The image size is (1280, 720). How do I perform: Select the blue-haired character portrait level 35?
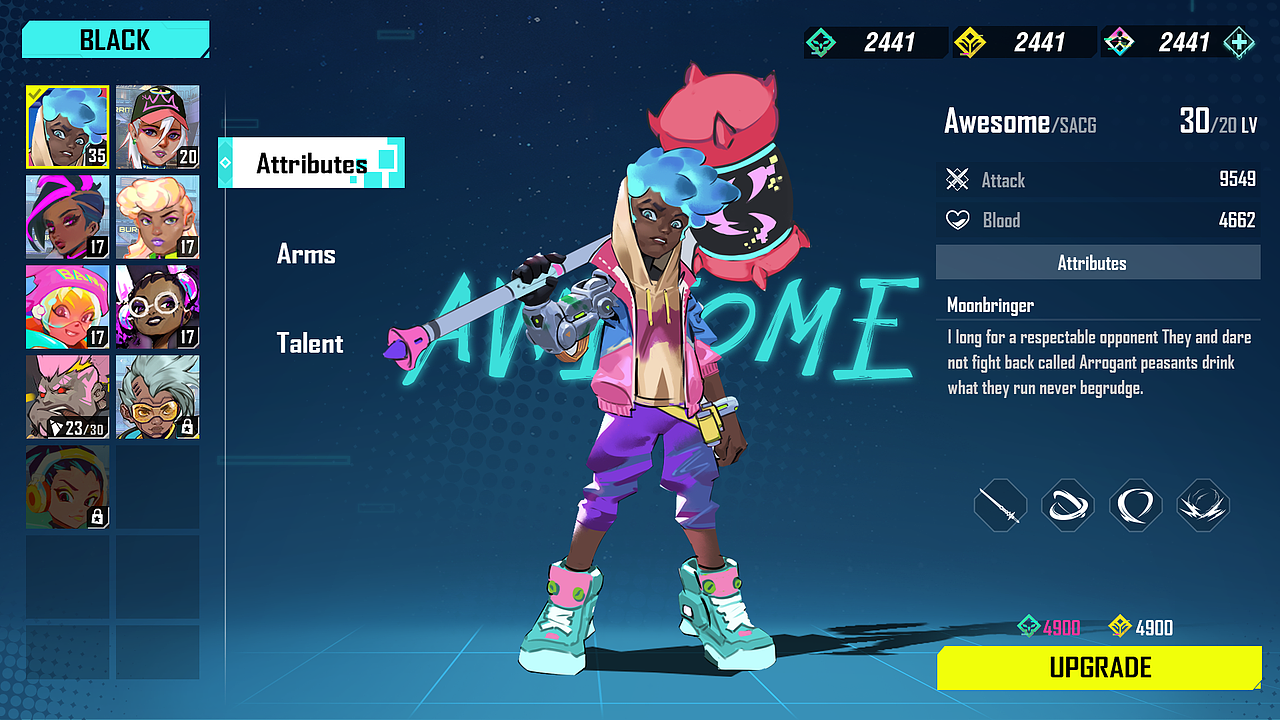click(x=68, y=127)
